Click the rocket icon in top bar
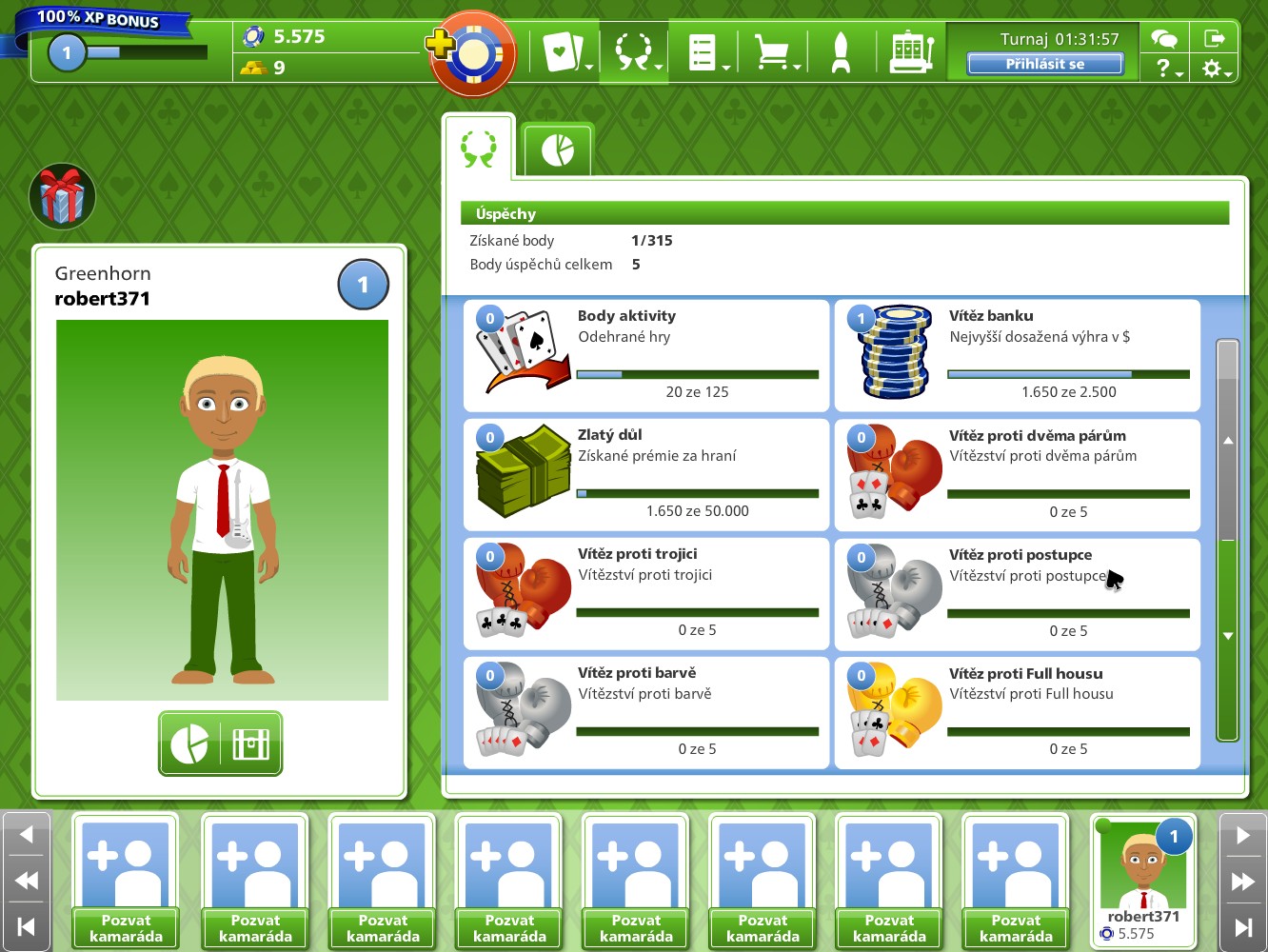The image size is (1268, 952). click(x=841, y=52)
